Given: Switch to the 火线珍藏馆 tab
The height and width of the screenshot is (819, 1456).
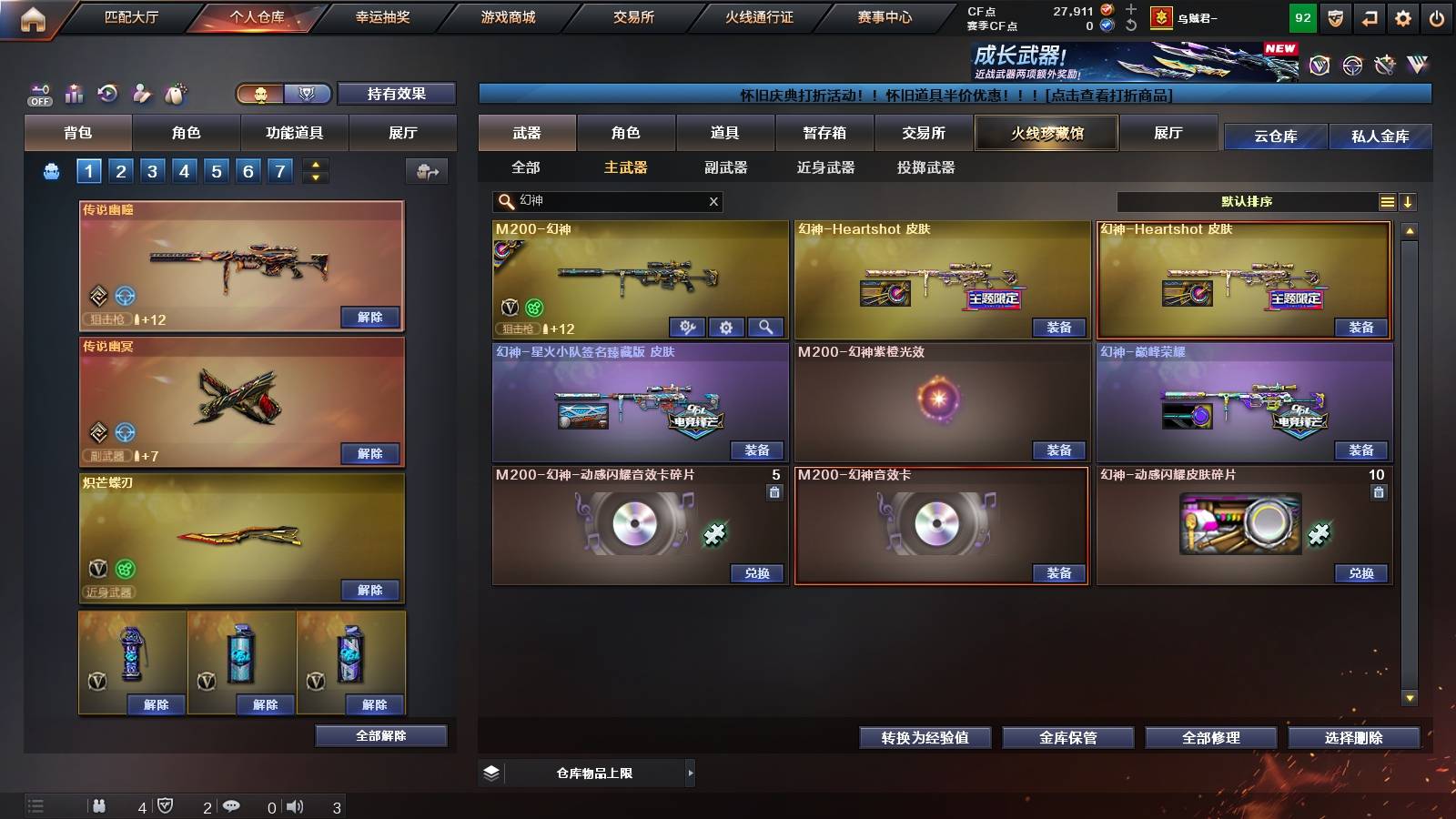Looking at the screenshot, I should 1046,133.
